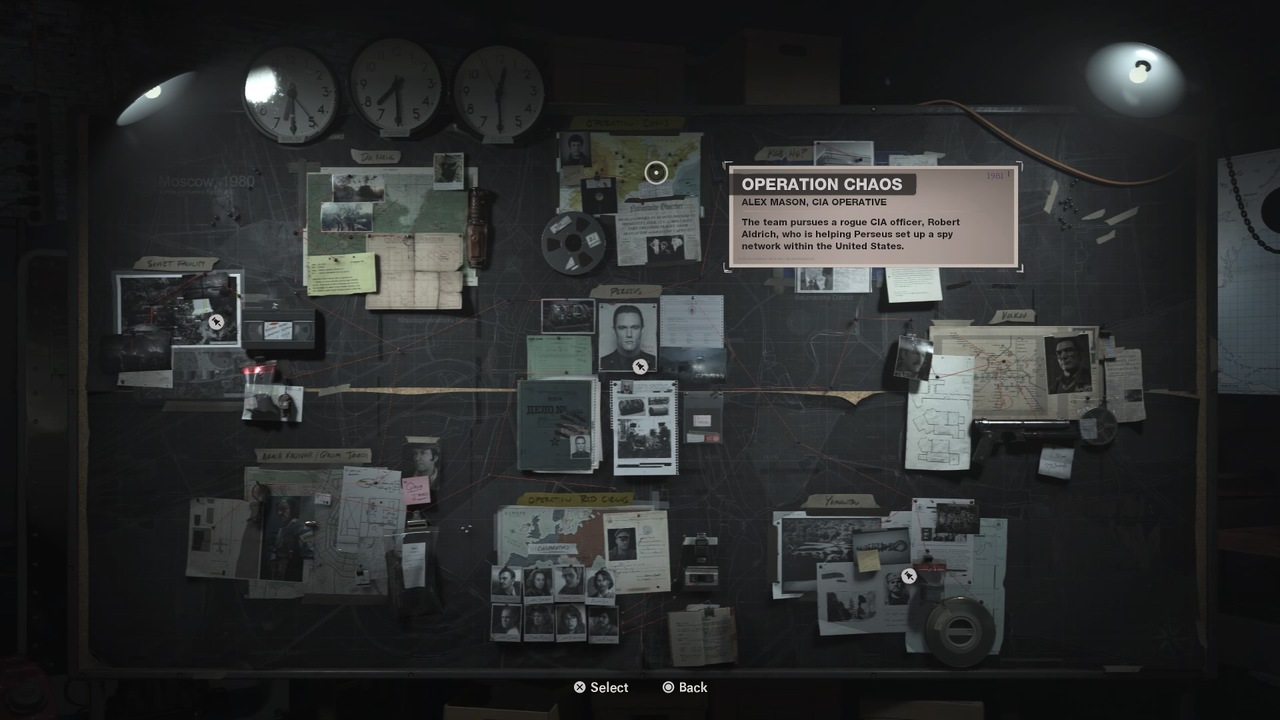The height and width of the screenshot is (720, 1280).
Task: Select the pin on the Yamantau photo stack
Action: point(909,575)
